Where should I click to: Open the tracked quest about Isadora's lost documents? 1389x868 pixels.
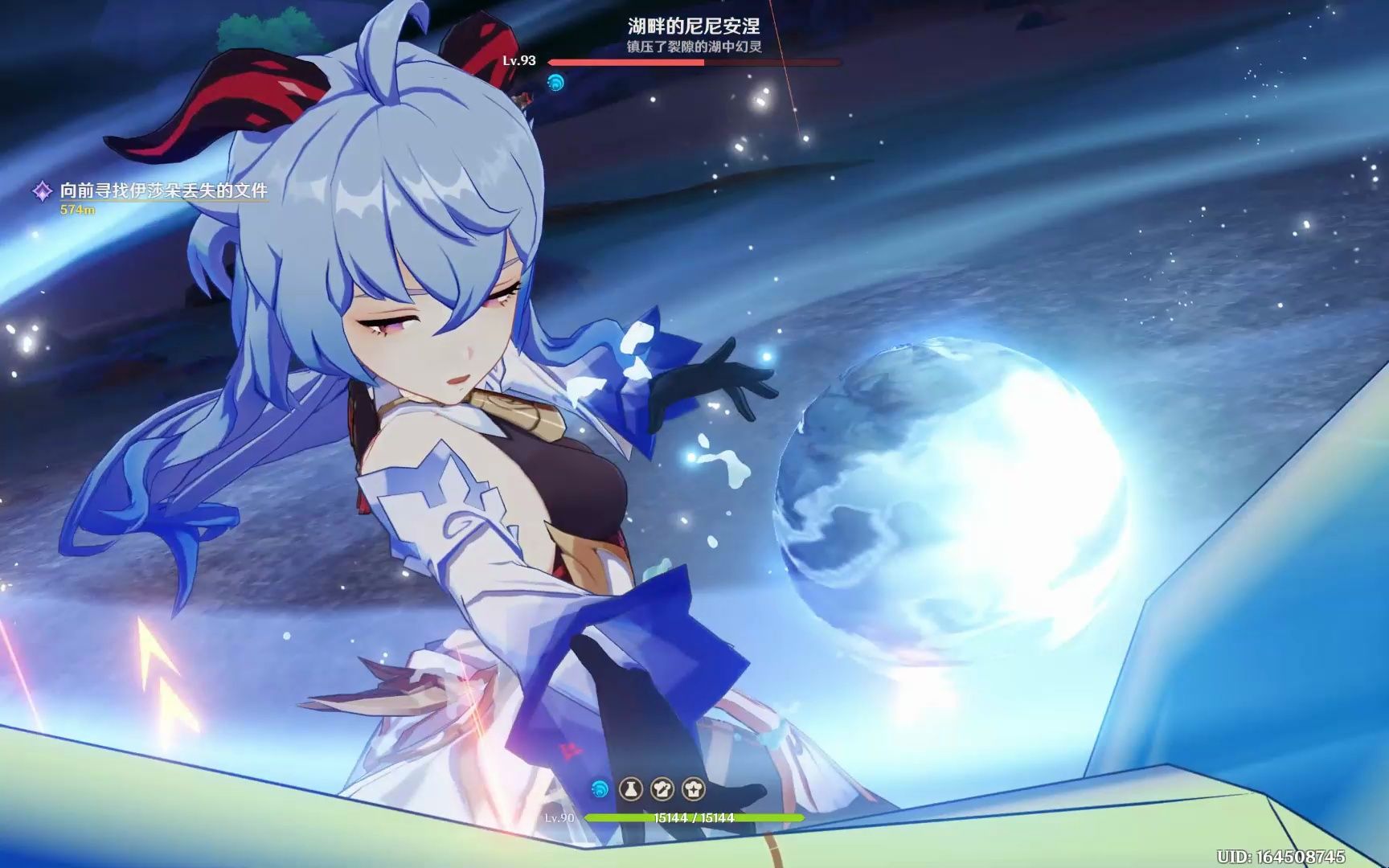[x=163, y=191]
